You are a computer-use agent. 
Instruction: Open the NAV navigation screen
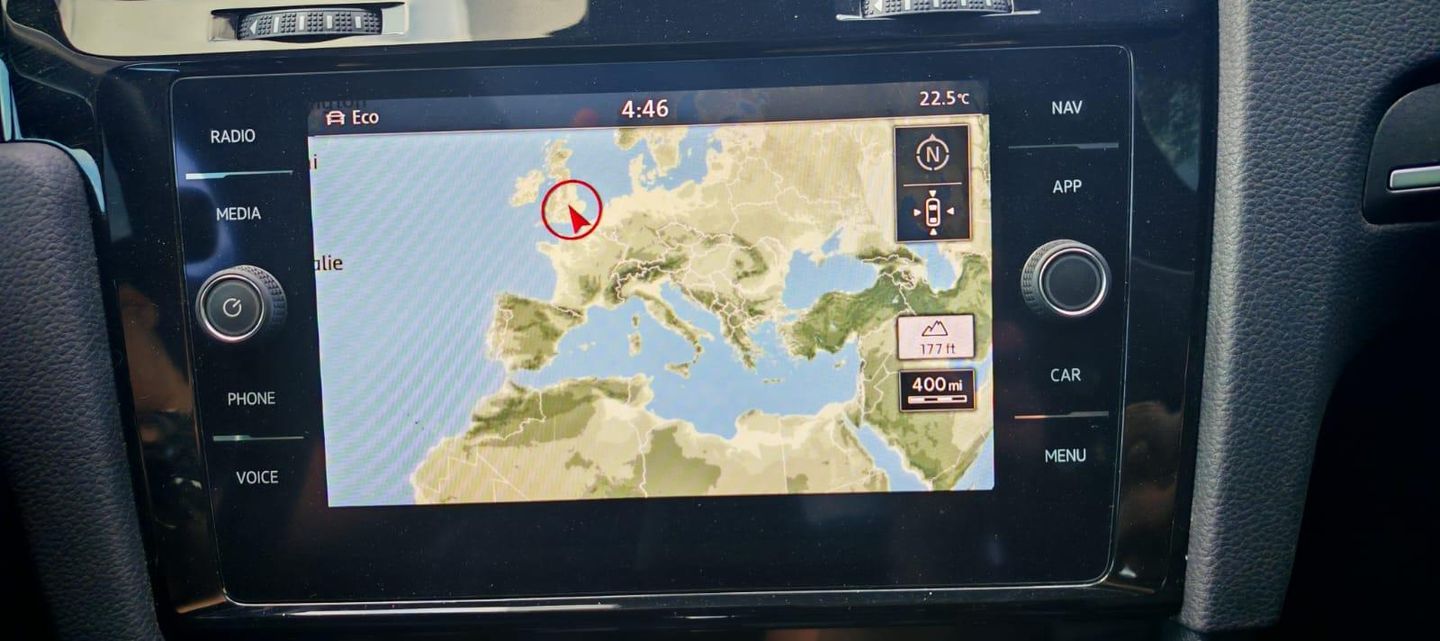click(1066, 108)
